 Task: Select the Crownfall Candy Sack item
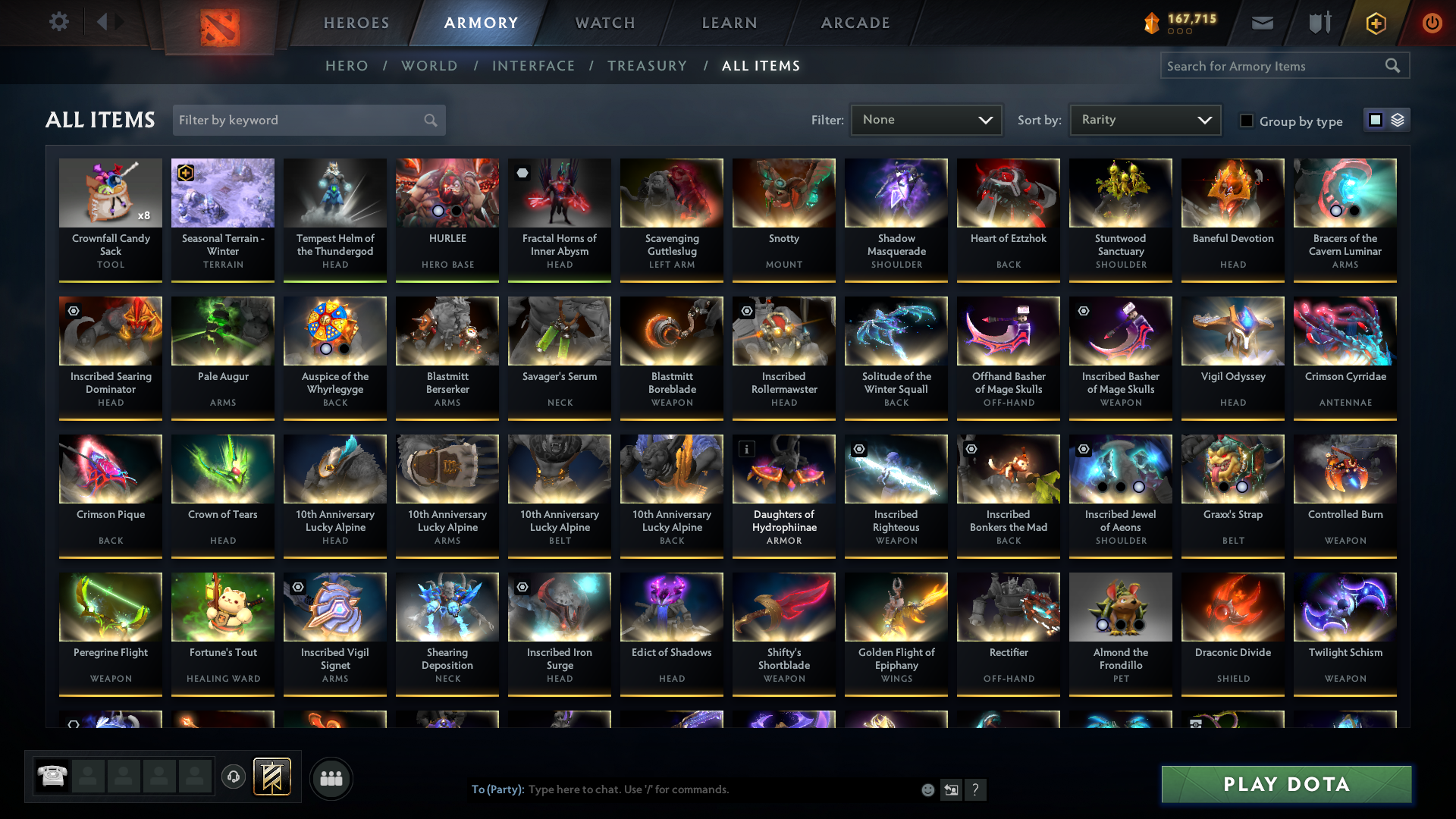[x=110, y=218]
